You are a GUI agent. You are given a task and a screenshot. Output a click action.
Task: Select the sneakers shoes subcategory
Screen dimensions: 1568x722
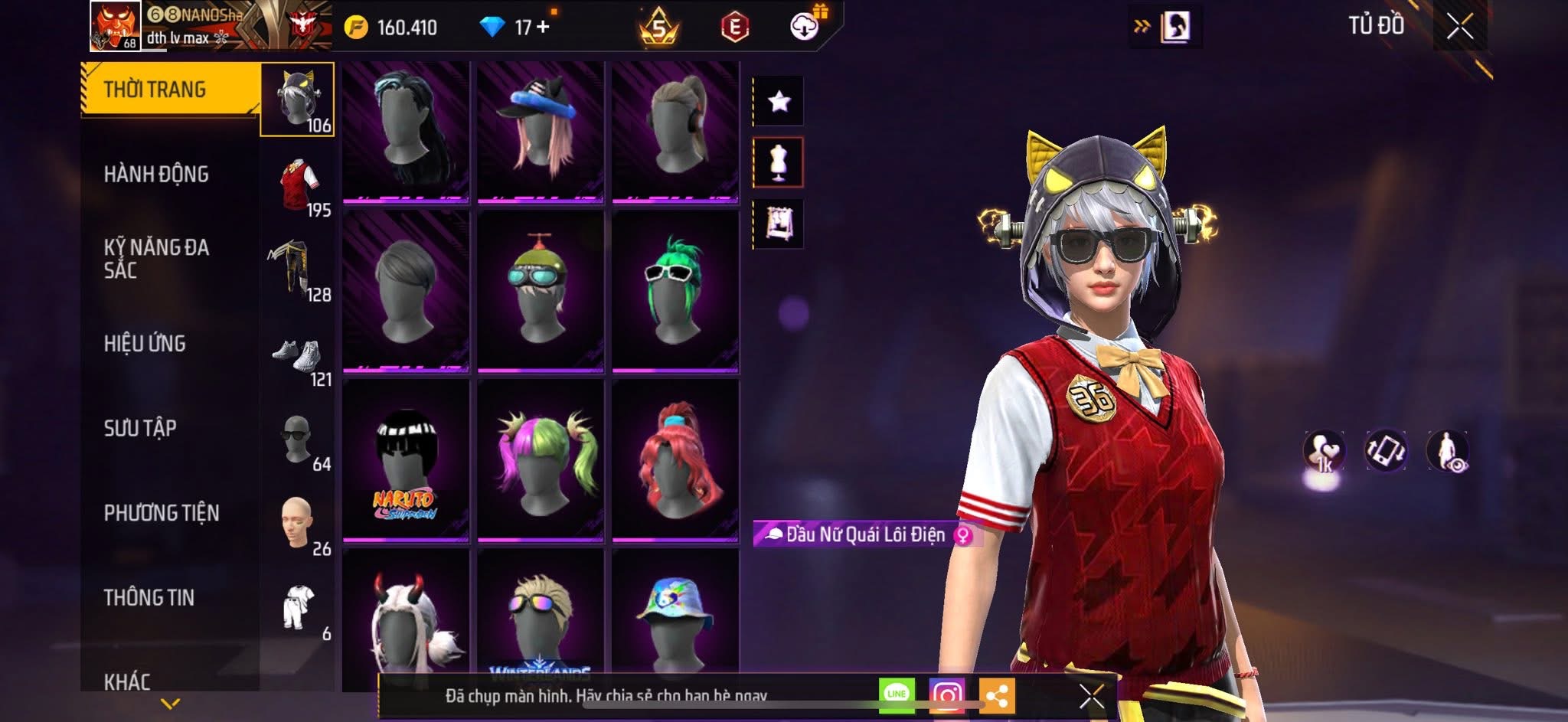297,356
